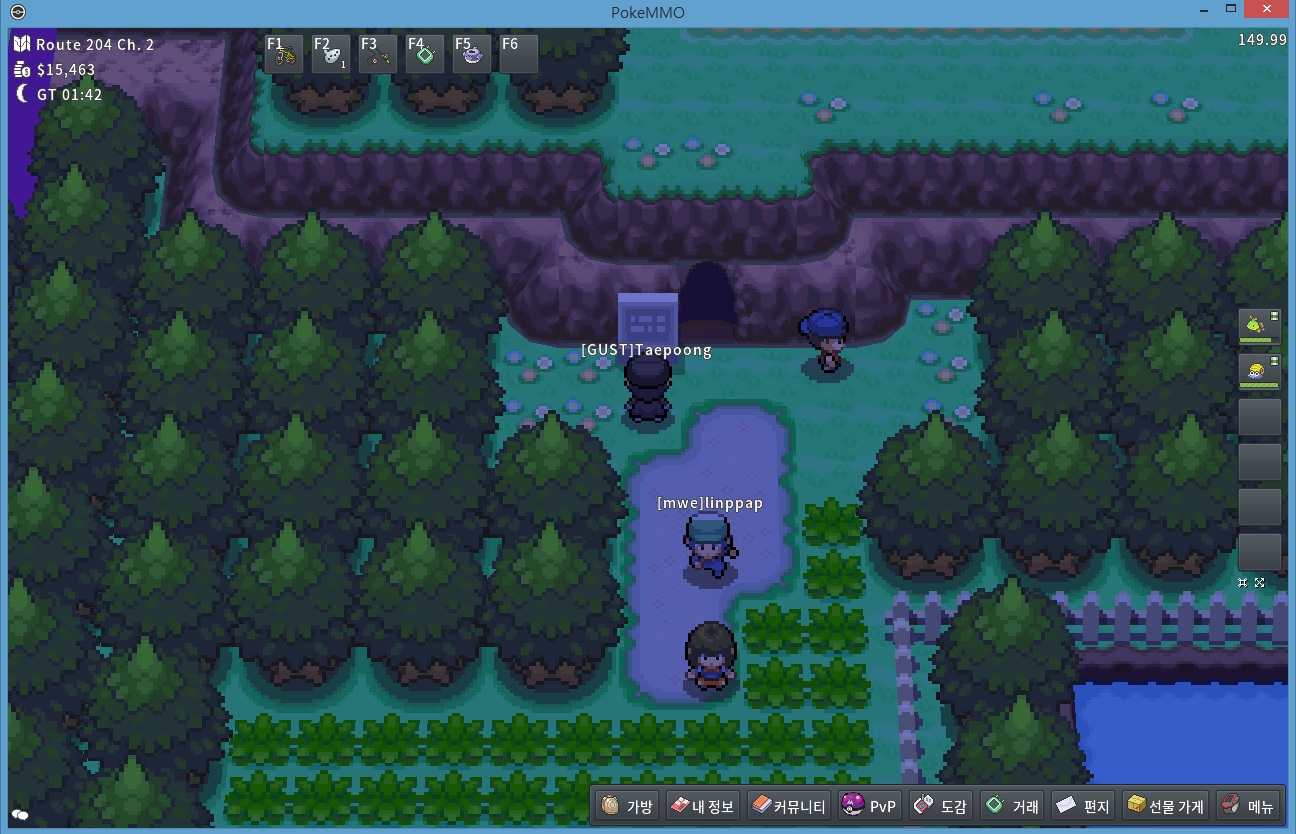Select the green bird party Pokémon slot
This screenshot has width=1296, height=834.
tap(1258, 327)
